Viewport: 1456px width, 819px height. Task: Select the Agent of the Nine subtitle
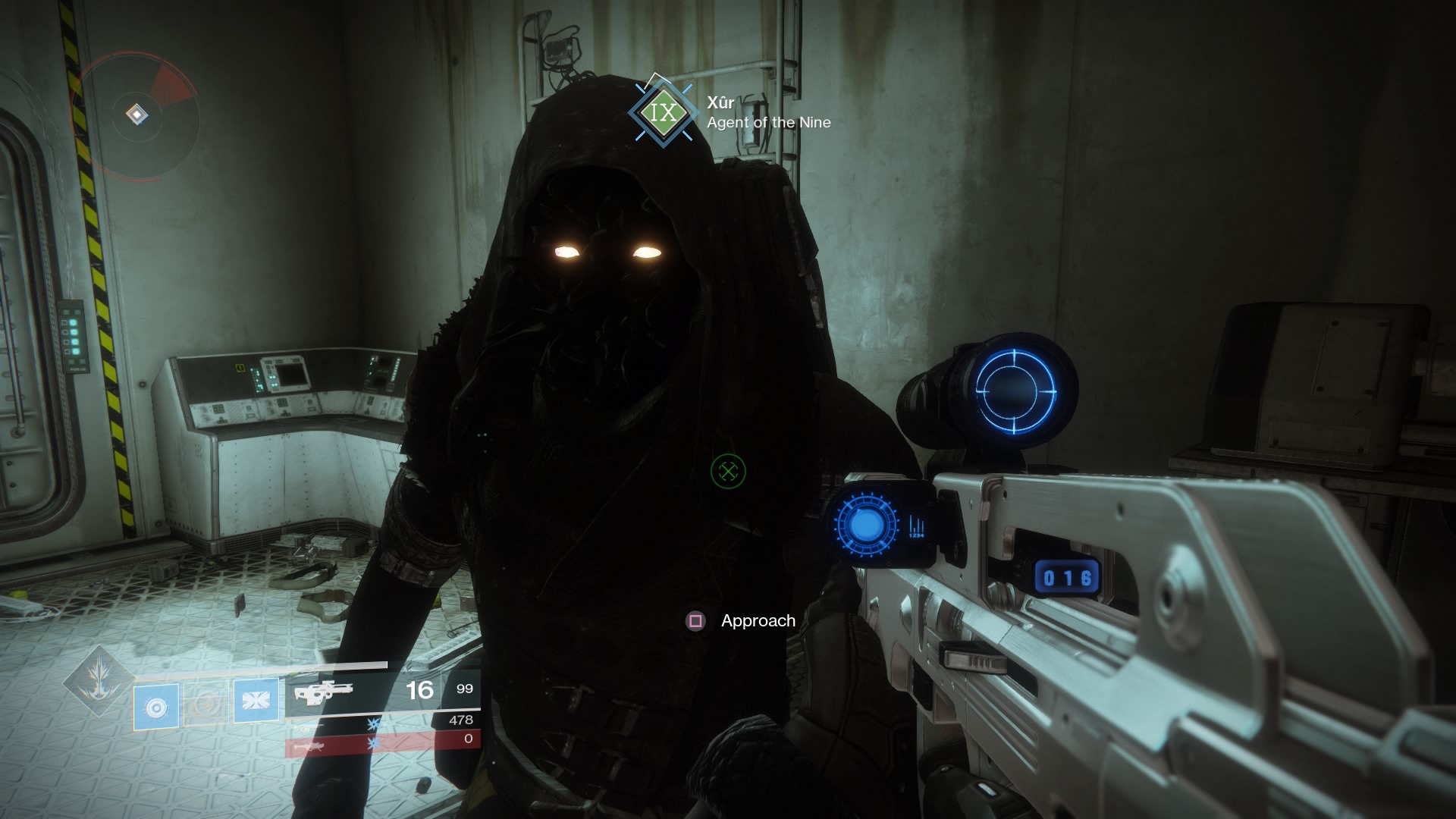(767, 121)
